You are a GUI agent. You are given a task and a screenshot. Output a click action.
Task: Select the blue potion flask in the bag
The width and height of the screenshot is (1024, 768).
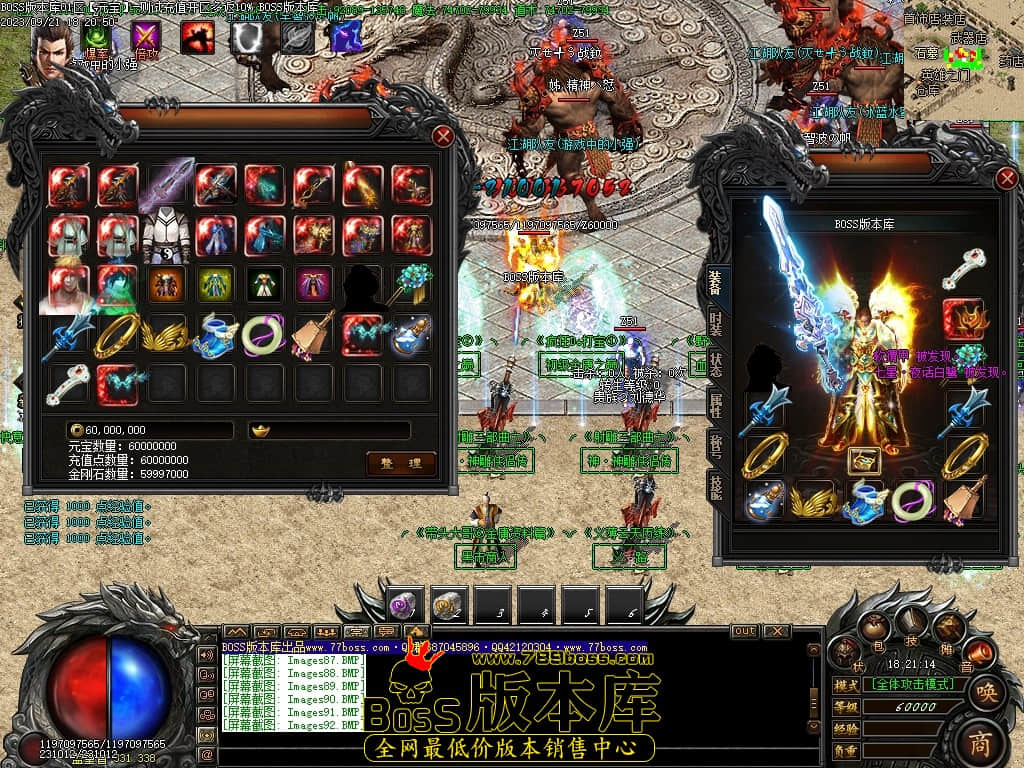pos(411,334)
